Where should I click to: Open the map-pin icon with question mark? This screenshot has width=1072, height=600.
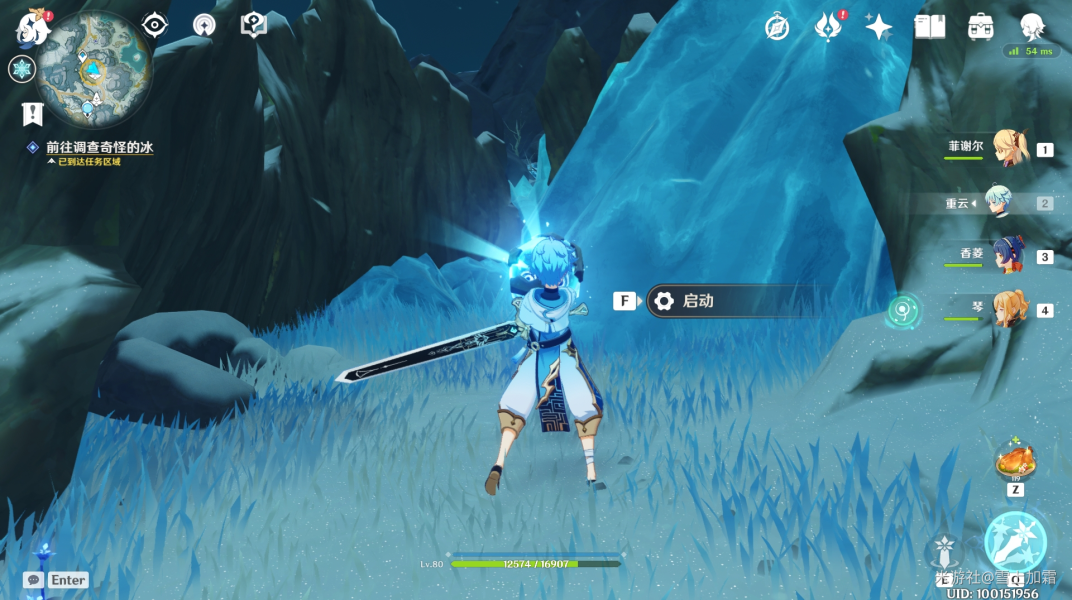click(254, 25)
